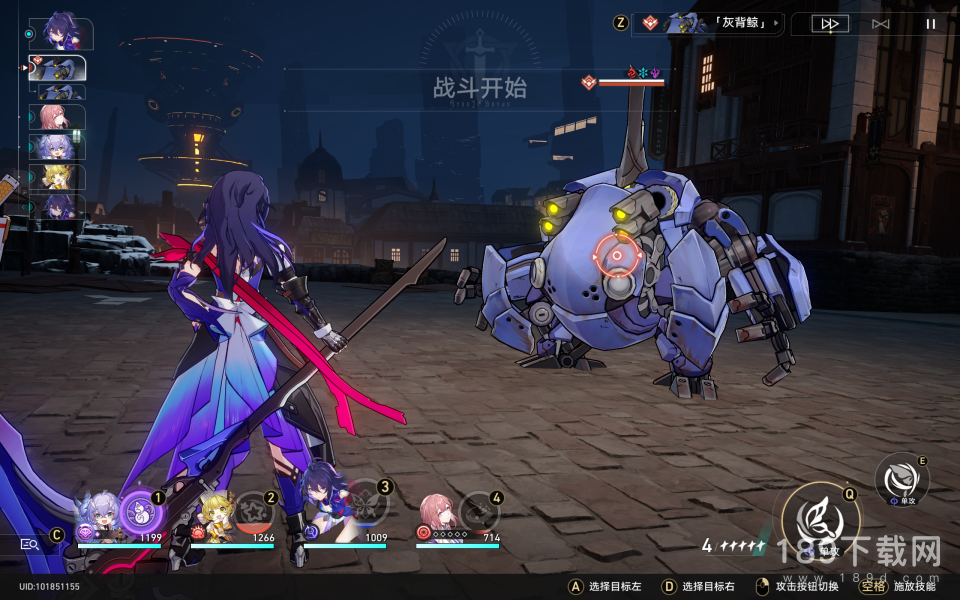The height and width of the screenshot is (600, 960).
Task: Activate the single-target skill icon
Action: pos(901,478)
